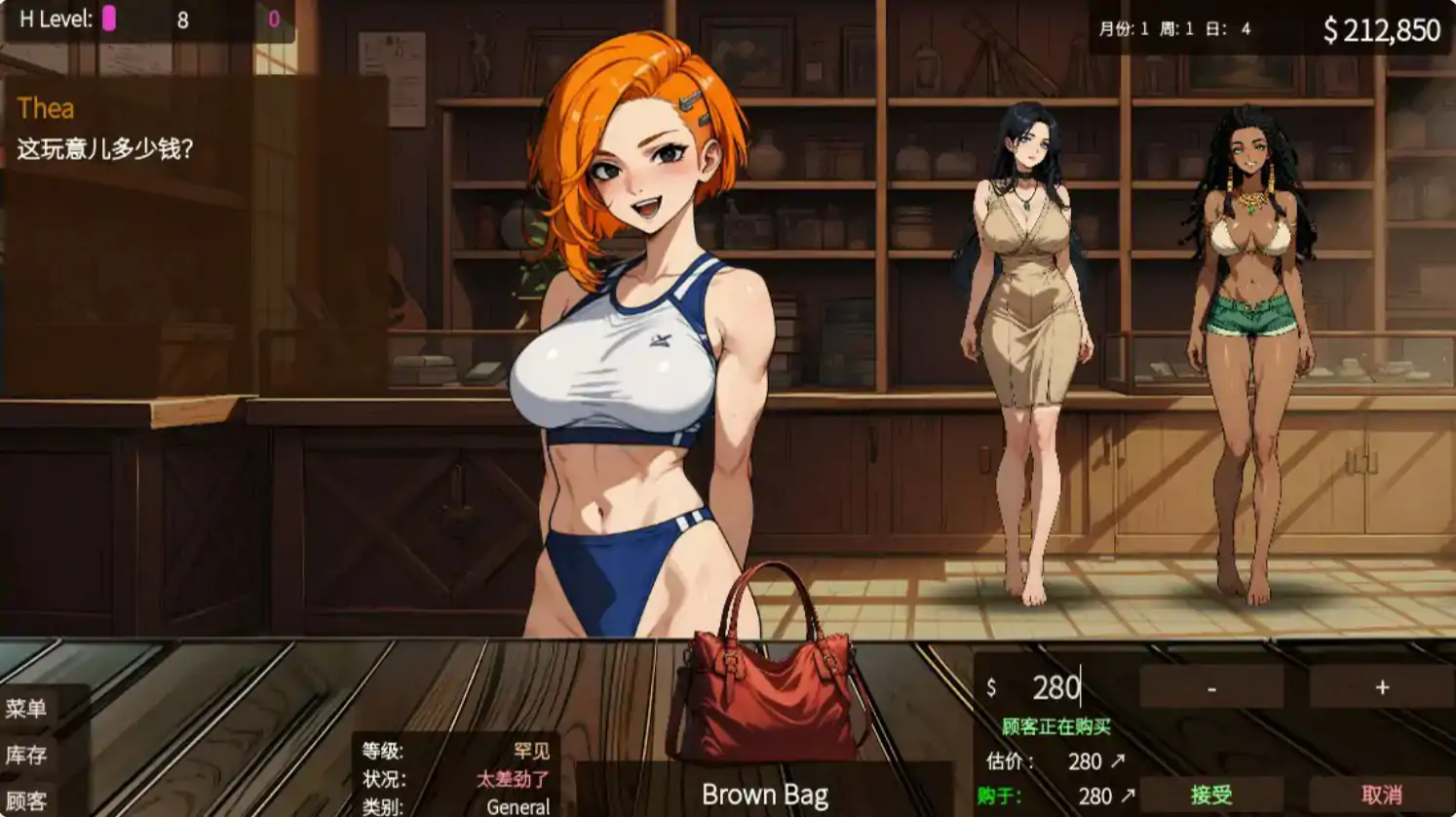This screenshot has height=817, width=1456.
Task: Click the dollar sign beside the price field
Action: (991, 686)
